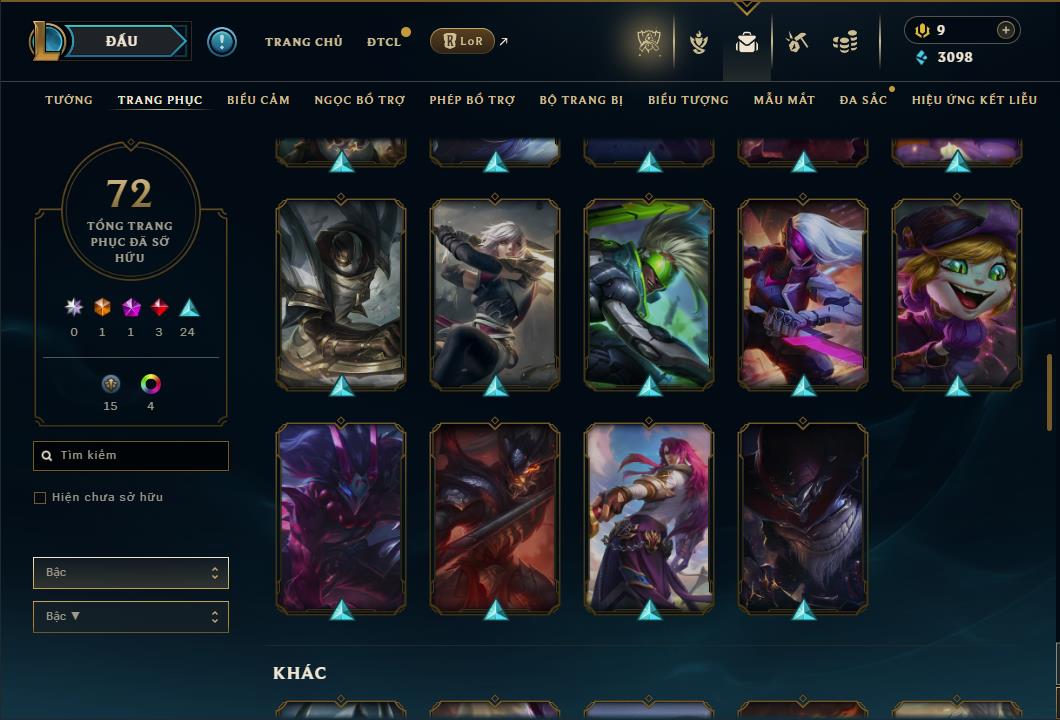Open the Bậc sort dropdown with arrow
Screen dimensions: 1060x720
click(131, 617)
